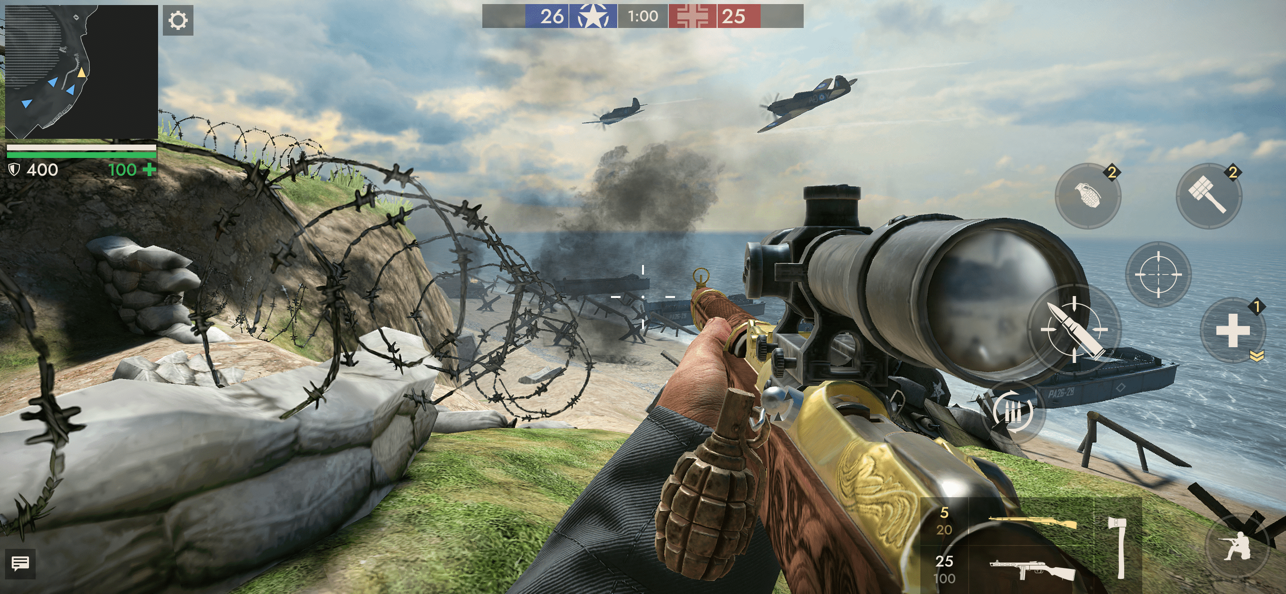Select the golden sniper rifle slot
Screen dimensions: 1286x594
coord(1030,522)
